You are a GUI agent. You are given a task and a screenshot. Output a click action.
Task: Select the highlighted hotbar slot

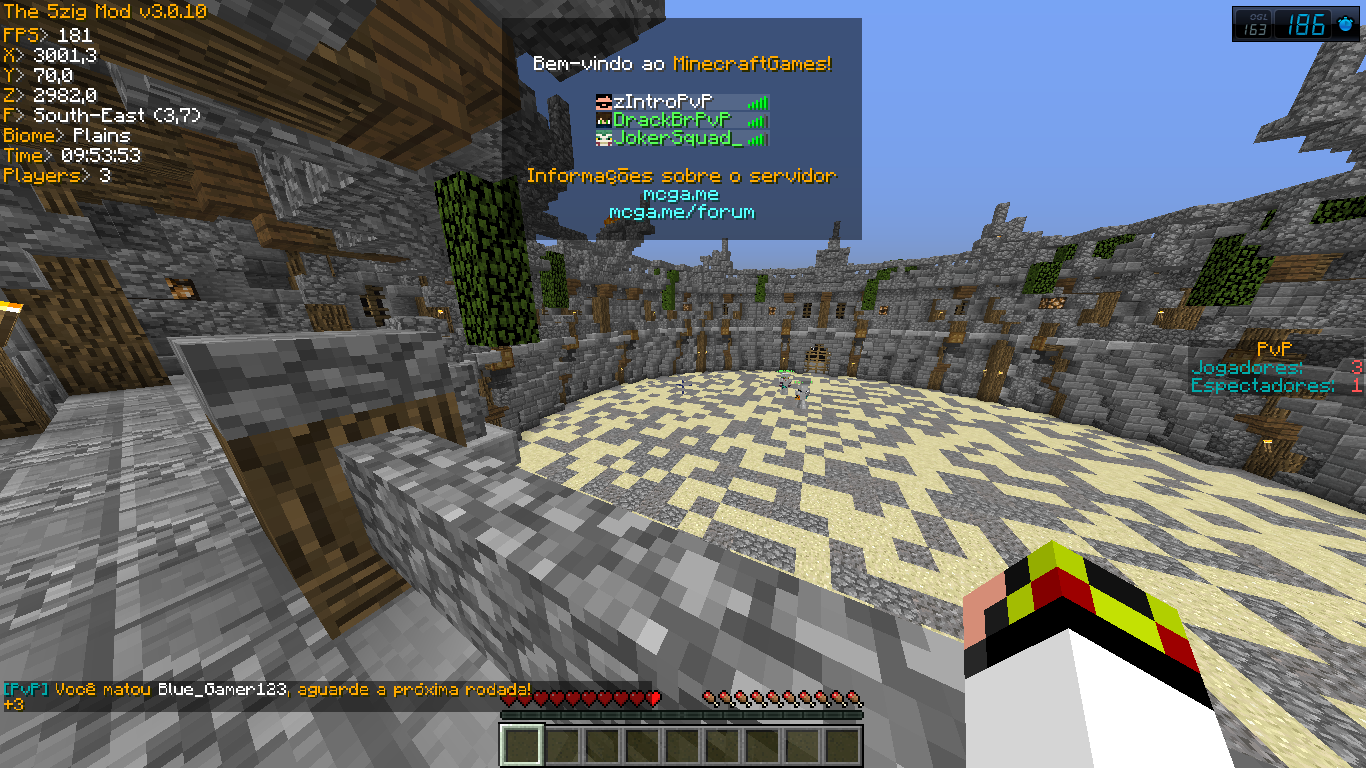point(521,746)
